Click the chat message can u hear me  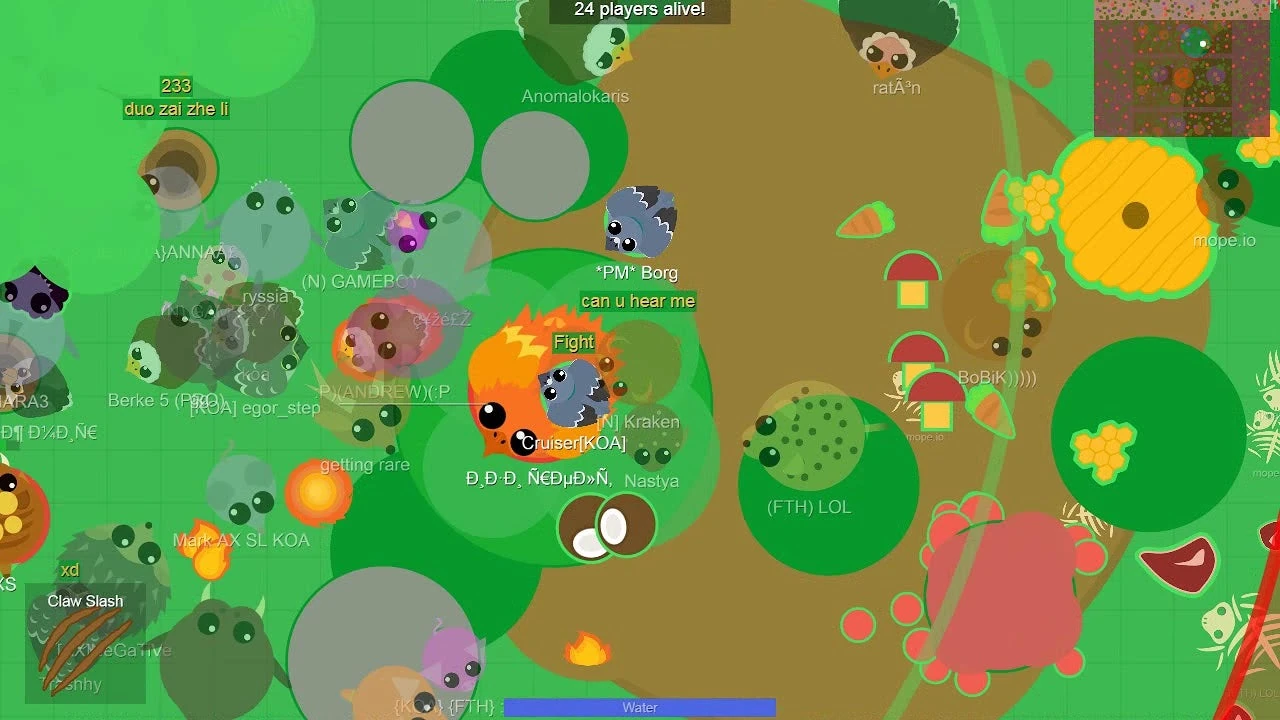click(638, 300)
